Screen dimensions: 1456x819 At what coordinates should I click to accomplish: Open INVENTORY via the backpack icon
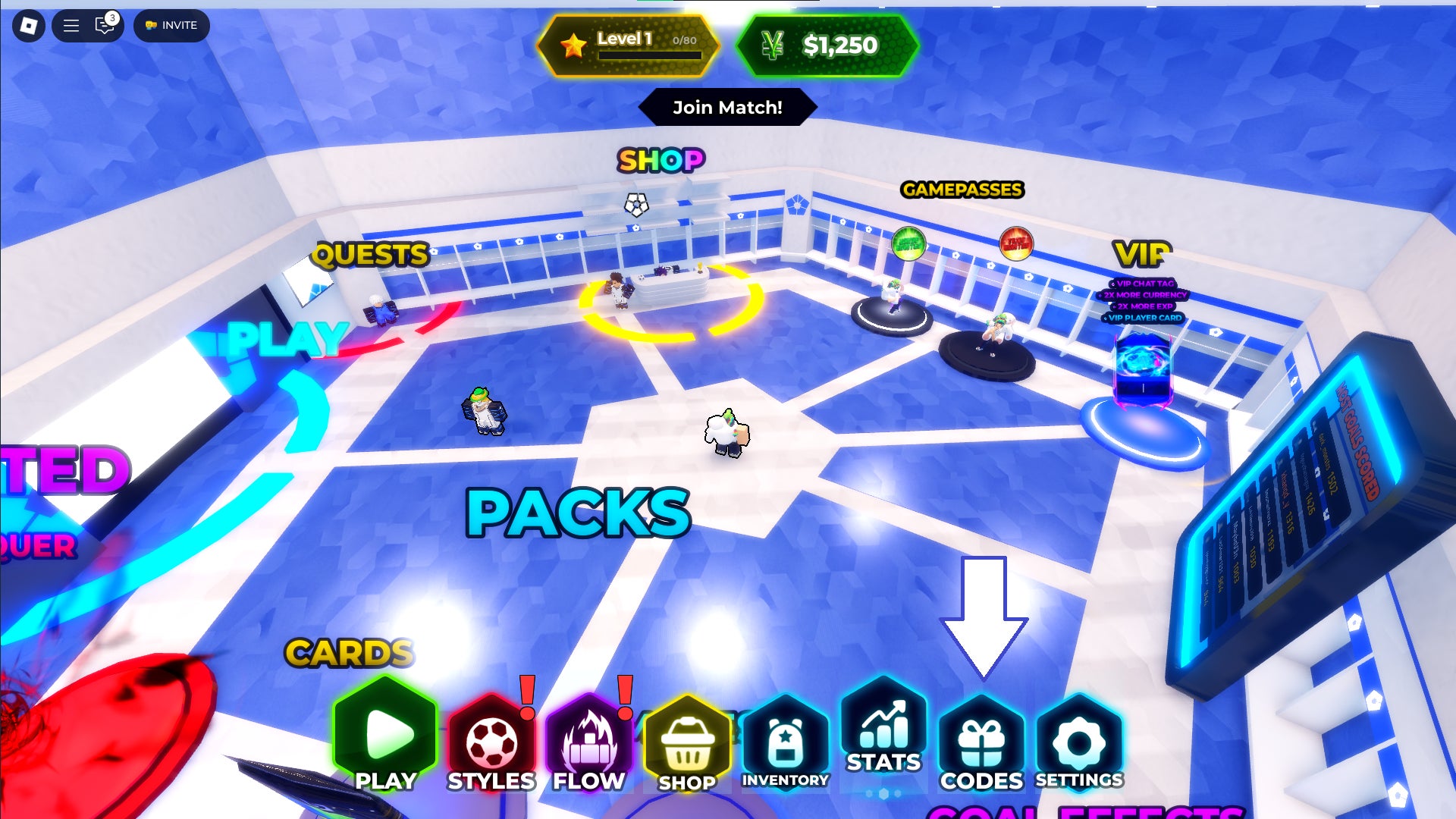(x=785, y=739)
